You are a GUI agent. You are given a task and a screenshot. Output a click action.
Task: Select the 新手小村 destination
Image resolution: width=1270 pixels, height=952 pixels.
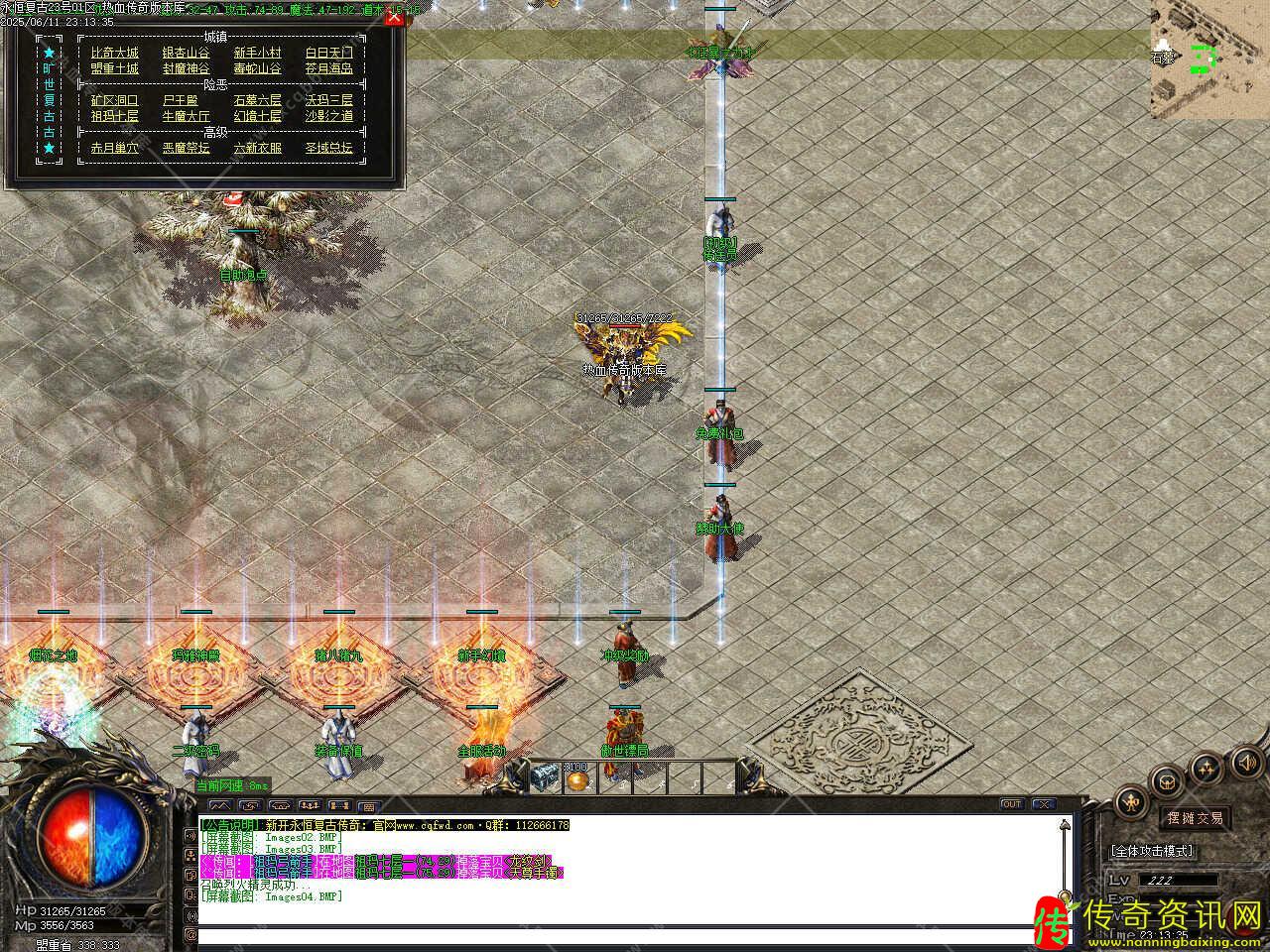[257, 53]
